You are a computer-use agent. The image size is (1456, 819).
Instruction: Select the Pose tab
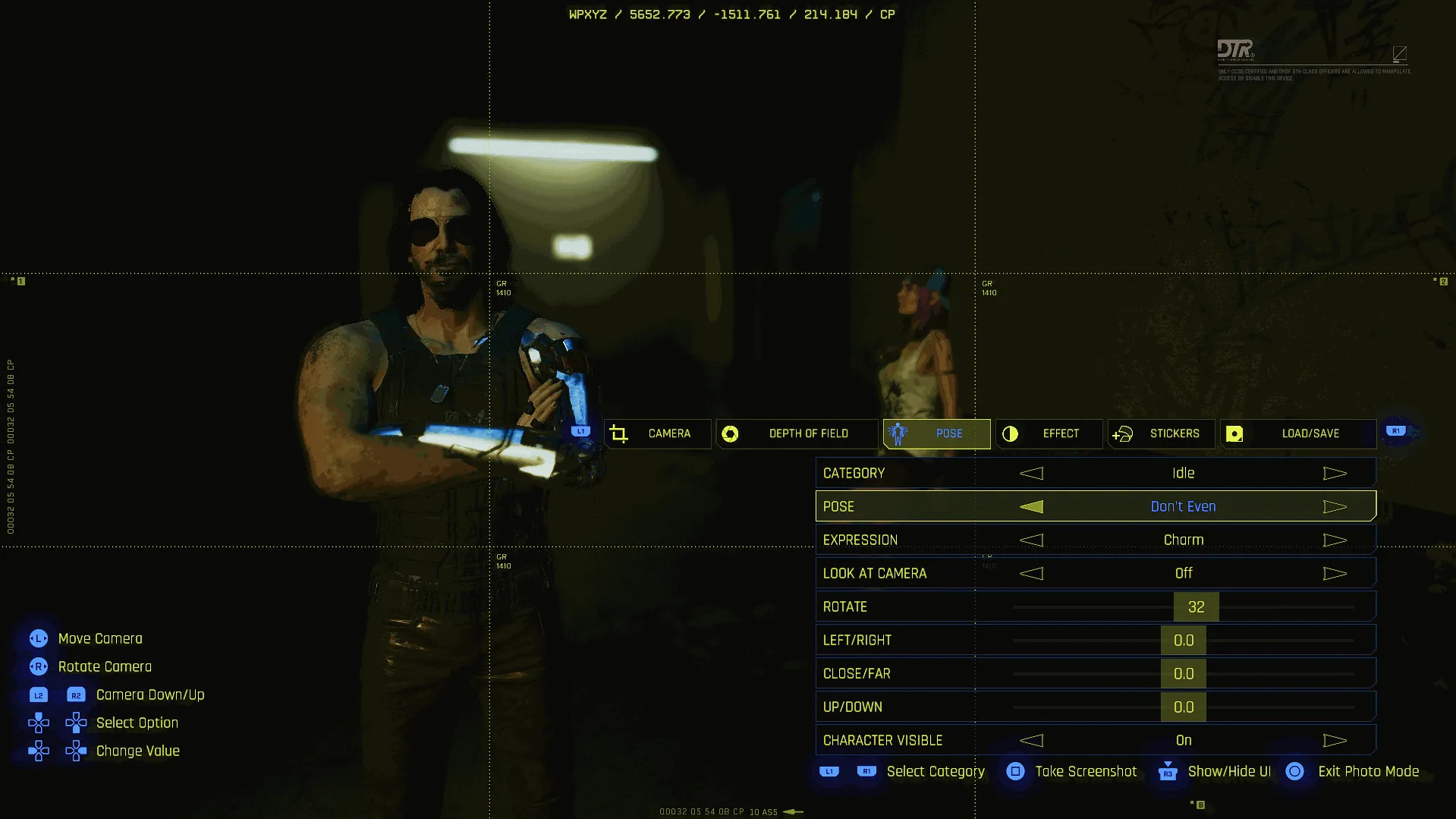tap(937, 433)
